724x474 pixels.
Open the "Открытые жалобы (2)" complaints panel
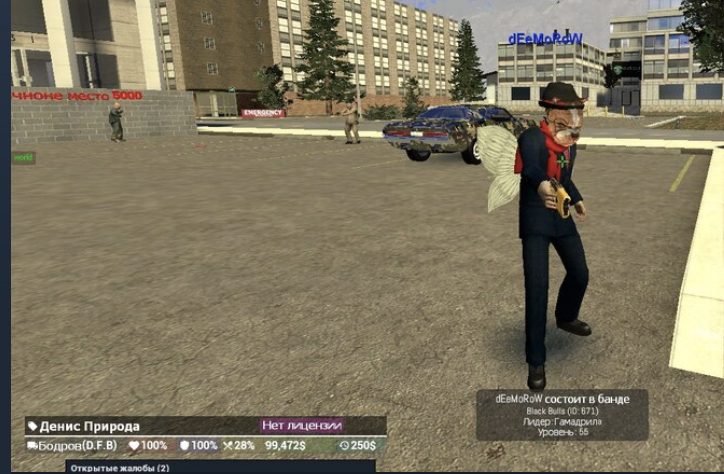[x=120, y=467]
